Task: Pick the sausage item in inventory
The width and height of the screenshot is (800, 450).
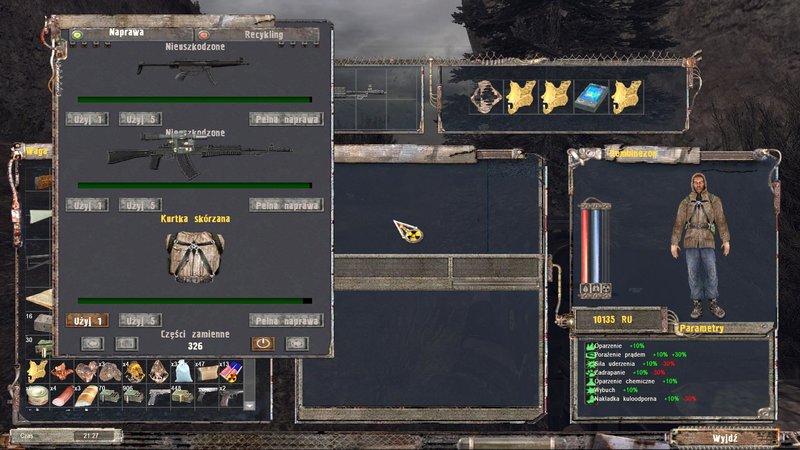Action: coord(64,396)
